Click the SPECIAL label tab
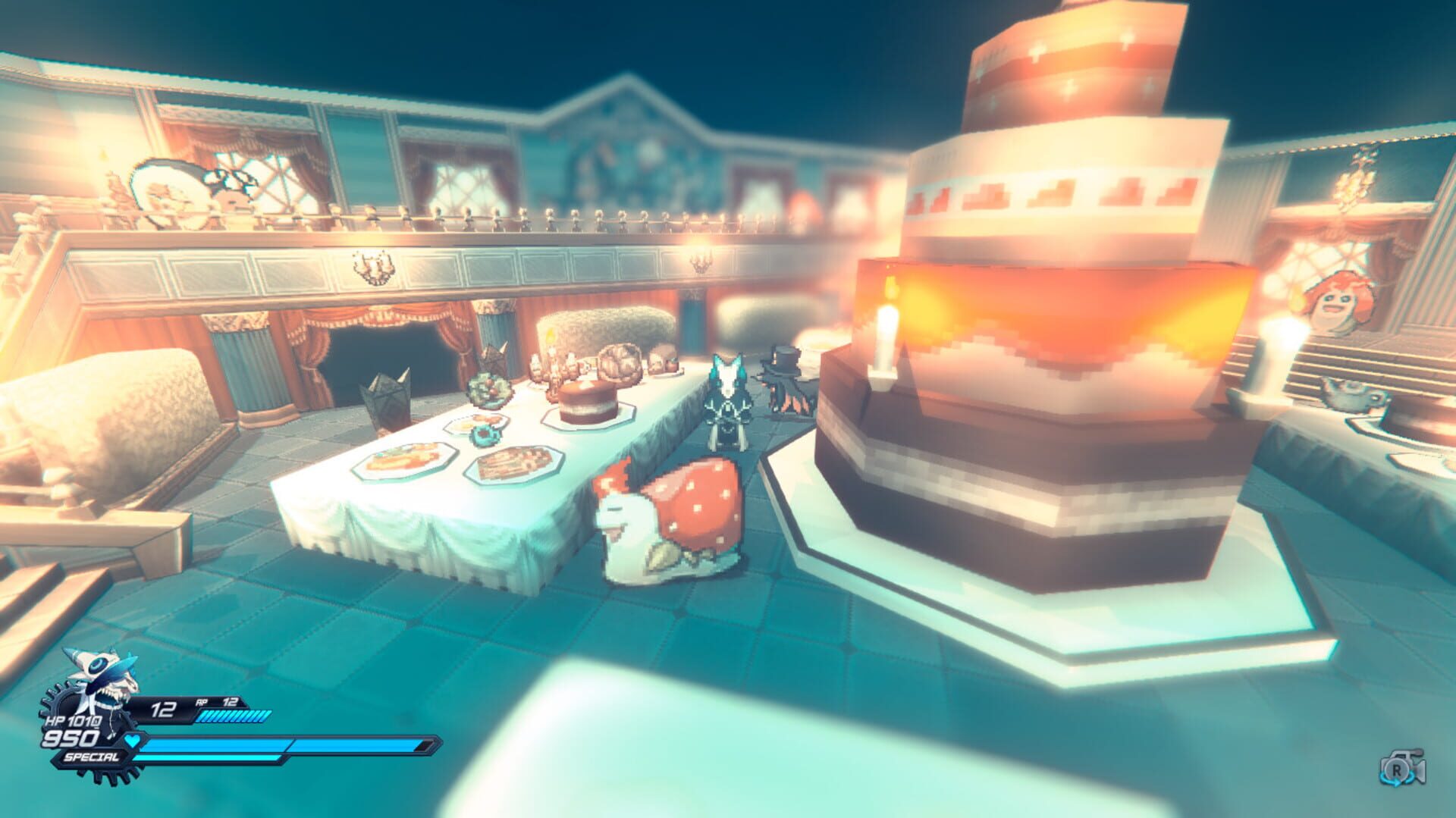The width and height of the screenshot is (1456, 818). point(91,757)
